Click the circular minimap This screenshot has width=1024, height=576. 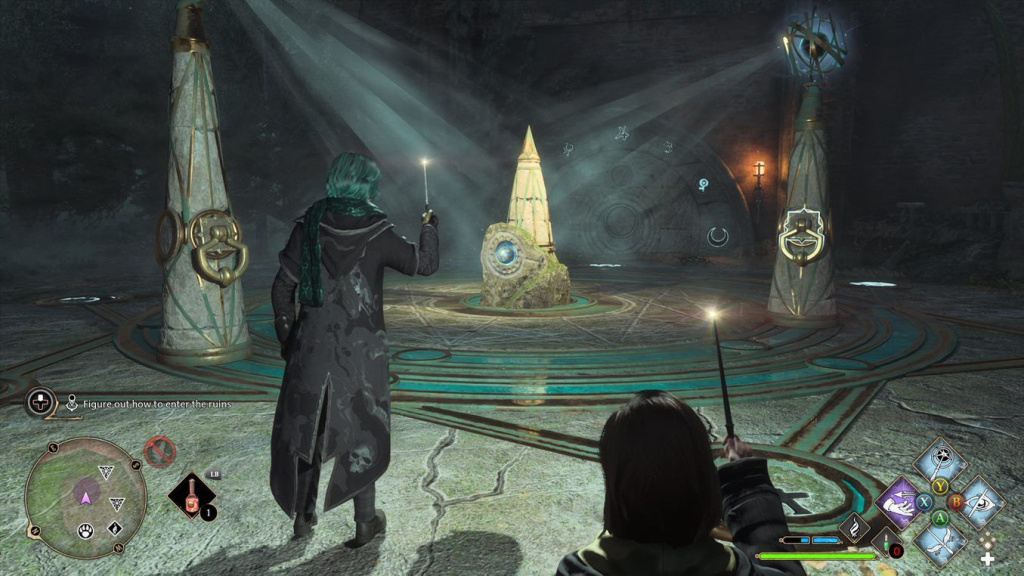pos(85,497)
